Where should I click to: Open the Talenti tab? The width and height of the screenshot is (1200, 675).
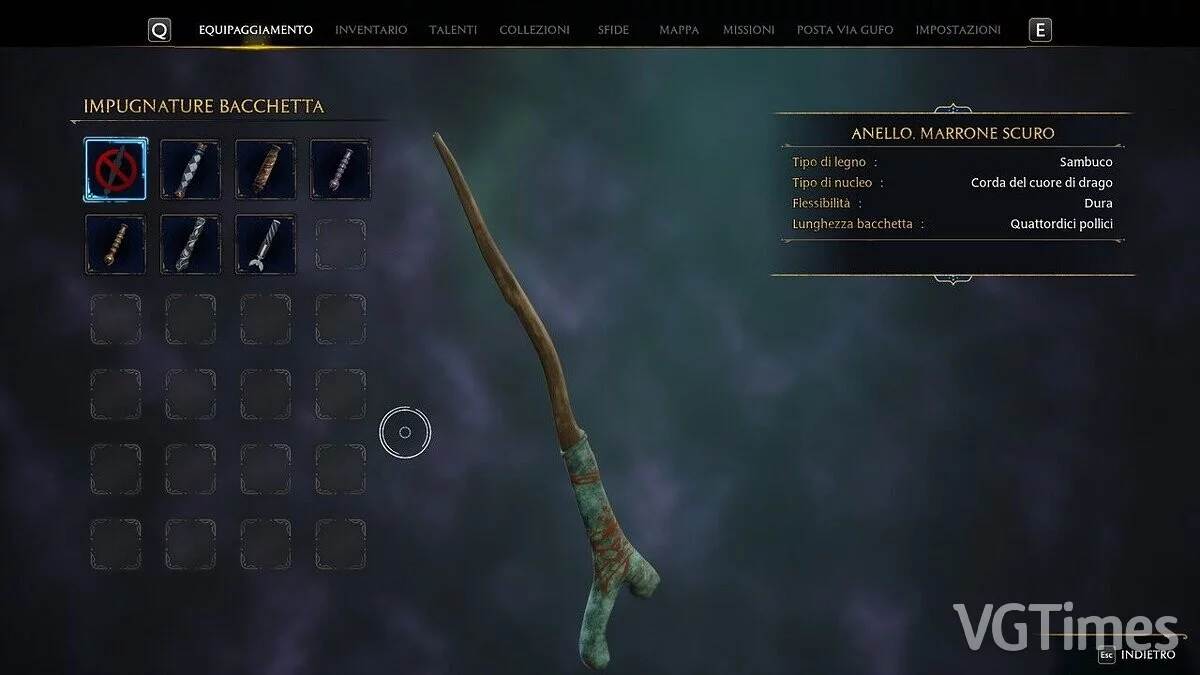453,30
